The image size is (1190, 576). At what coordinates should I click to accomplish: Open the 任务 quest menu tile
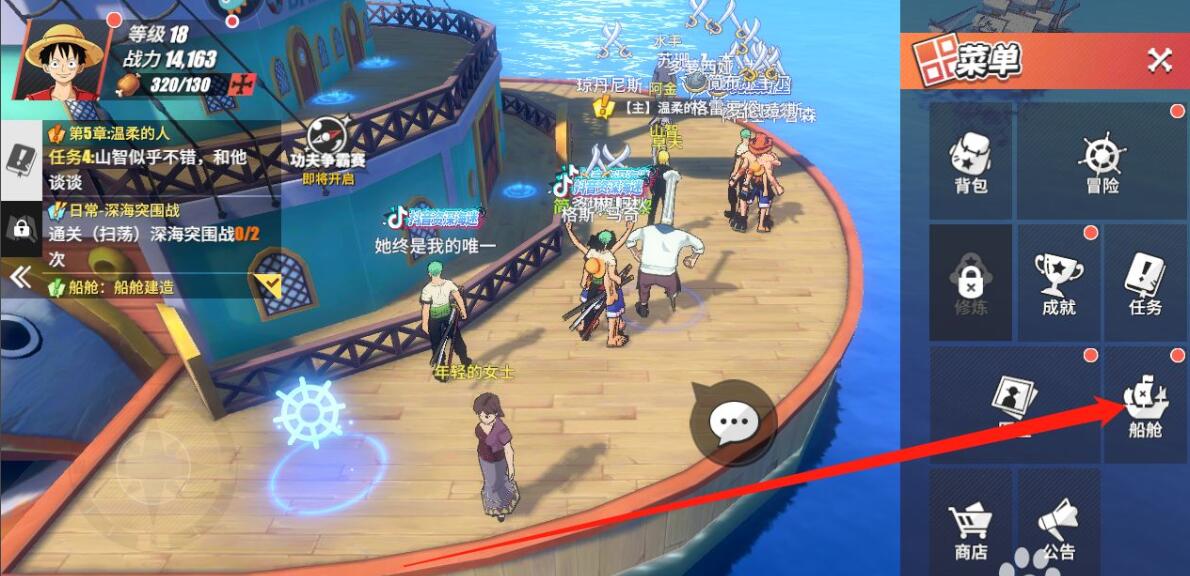(x=1145, y=284)
